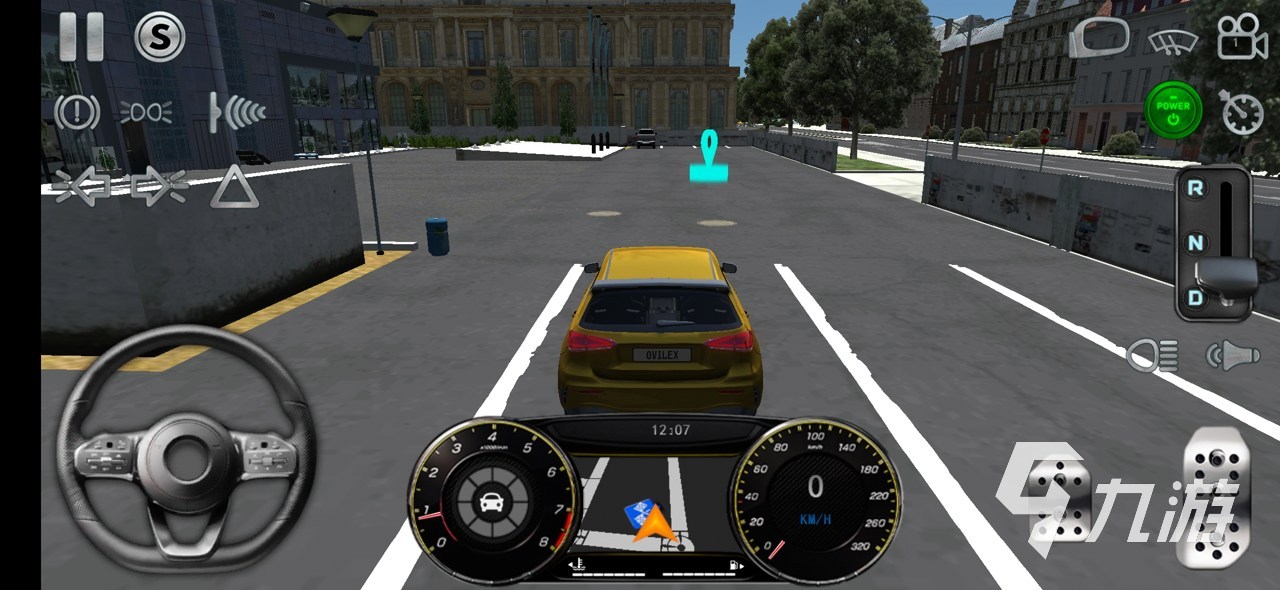The height and width of the screenshot is (590, 1280).
Task: Toggle the parking sensor icon
Action: (x=237, y=112)
